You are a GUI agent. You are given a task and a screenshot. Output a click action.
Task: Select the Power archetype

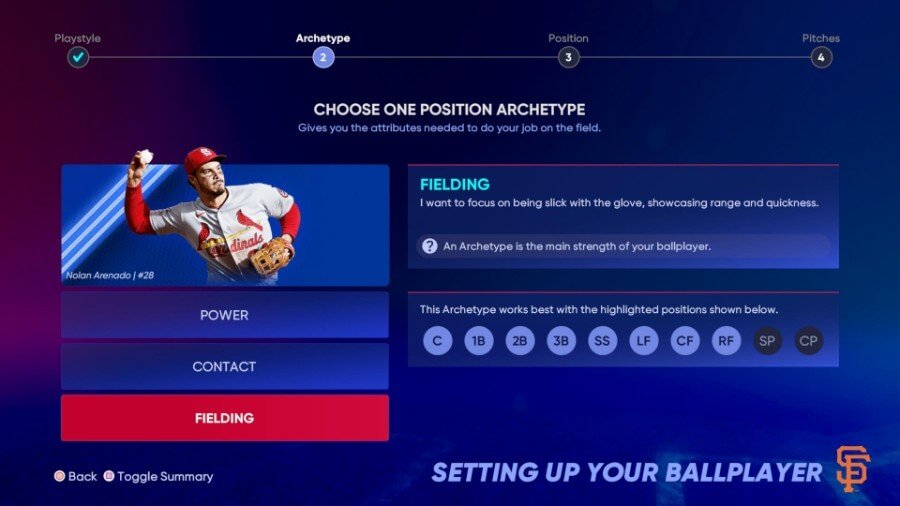[224, 315]
